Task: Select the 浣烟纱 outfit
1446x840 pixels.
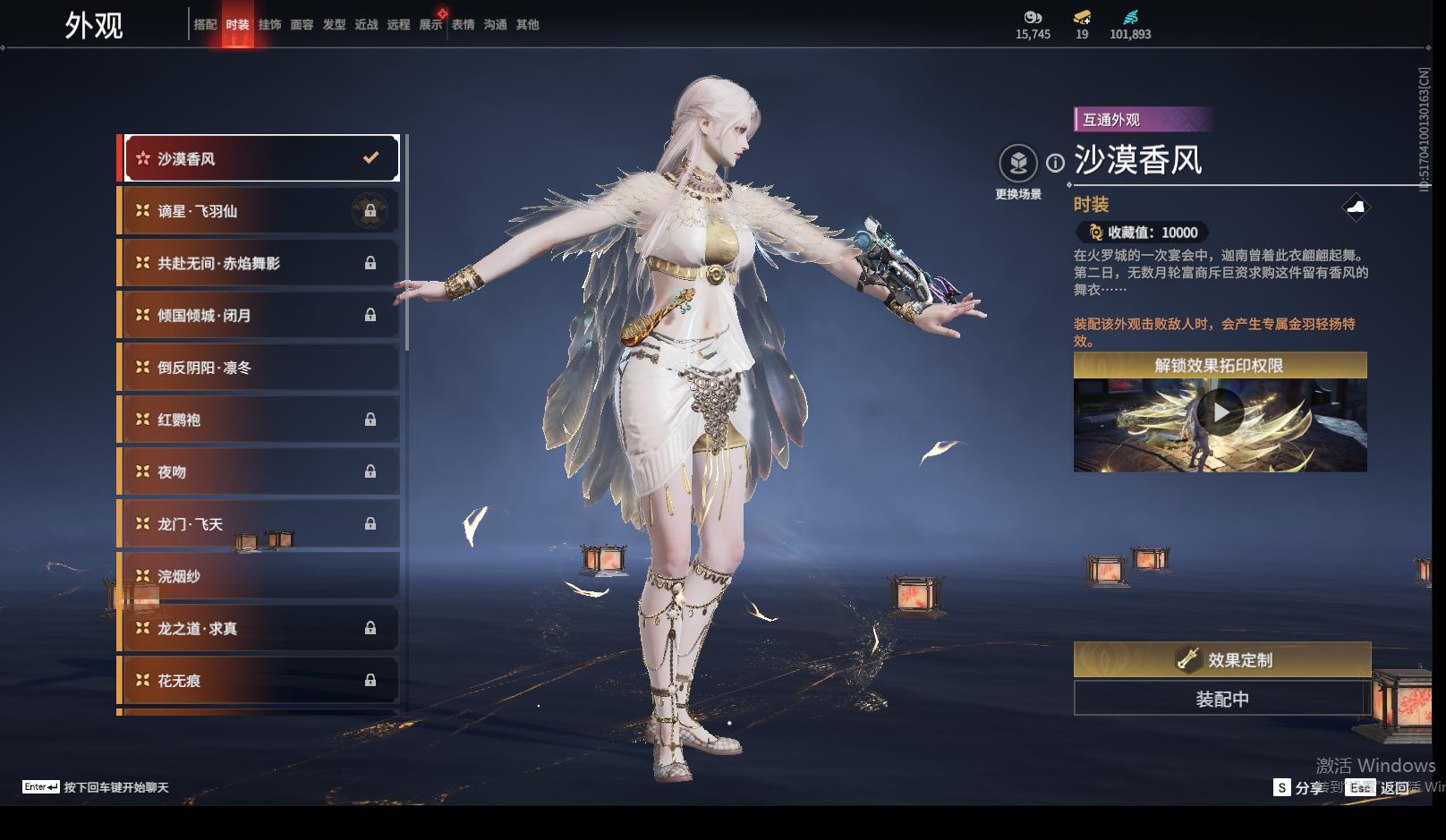Action: 260,576
